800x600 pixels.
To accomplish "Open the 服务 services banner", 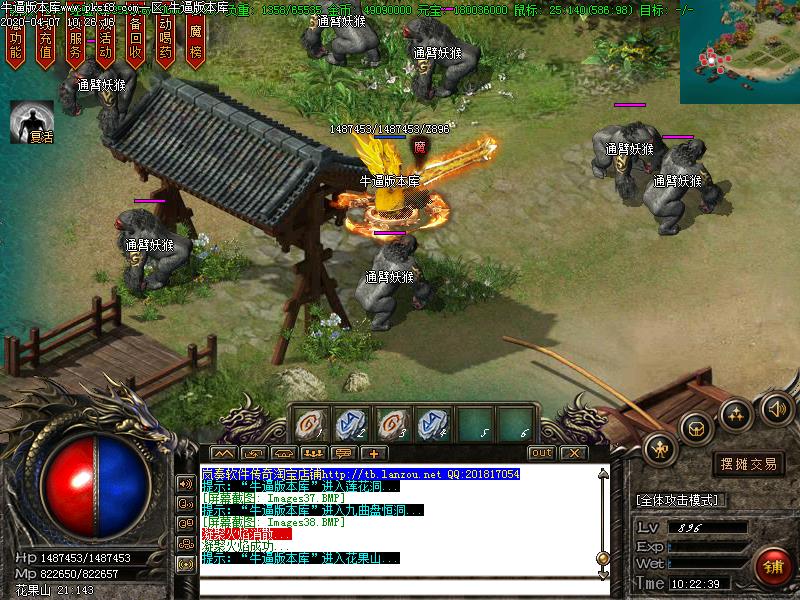I will pyautogui.click(x=75, y=44).
